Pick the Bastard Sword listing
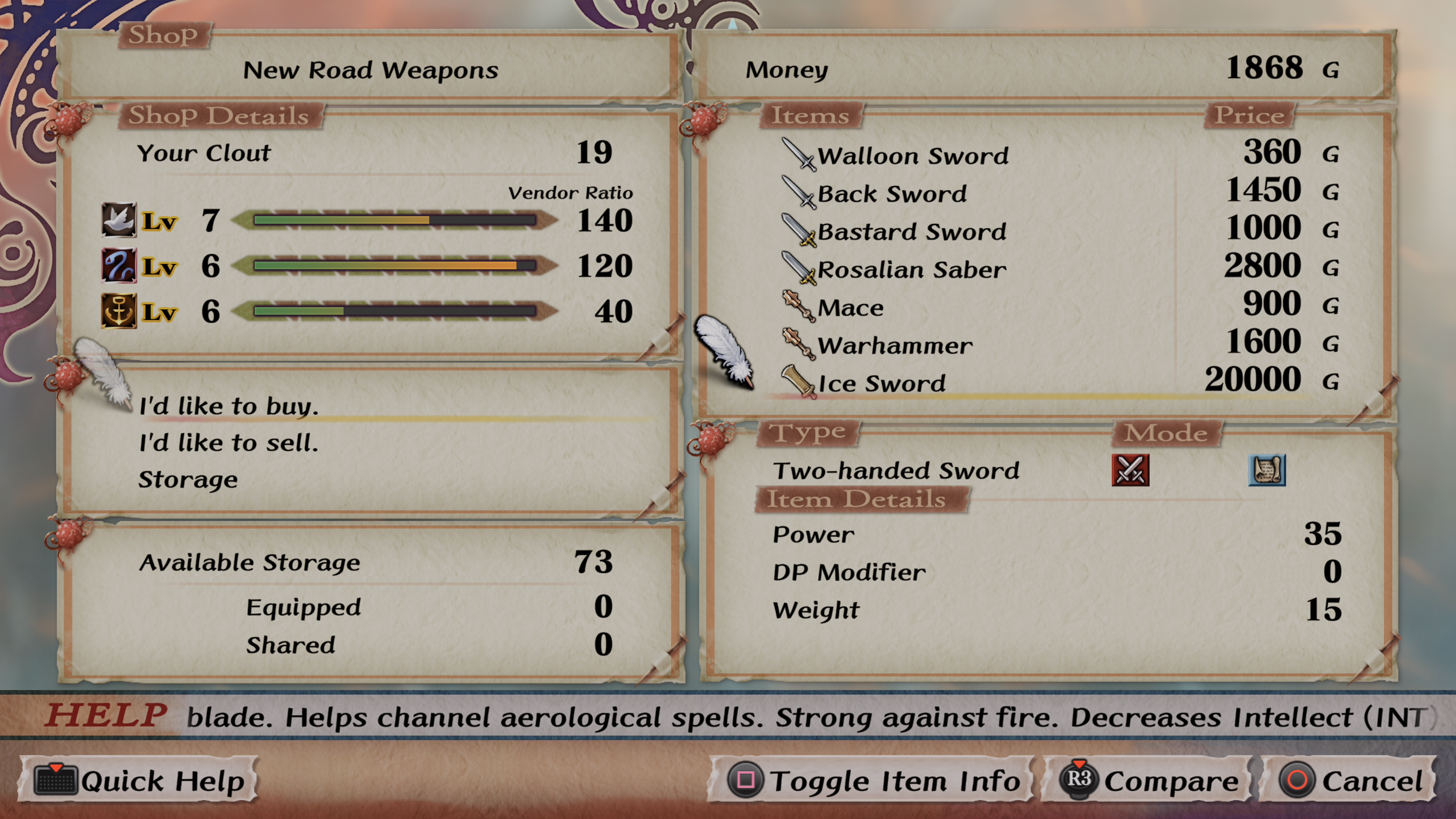The width and height of the screenshot is (1456, 819). 911,231
